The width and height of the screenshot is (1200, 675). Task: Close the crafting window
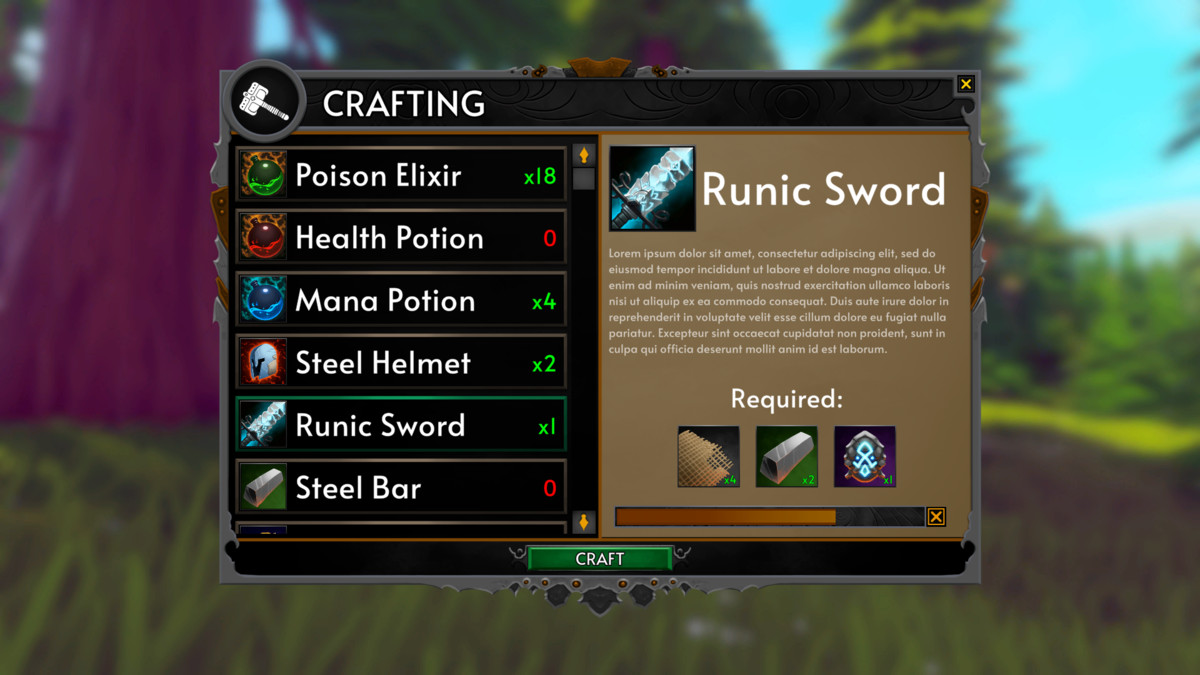coord(965,84)
